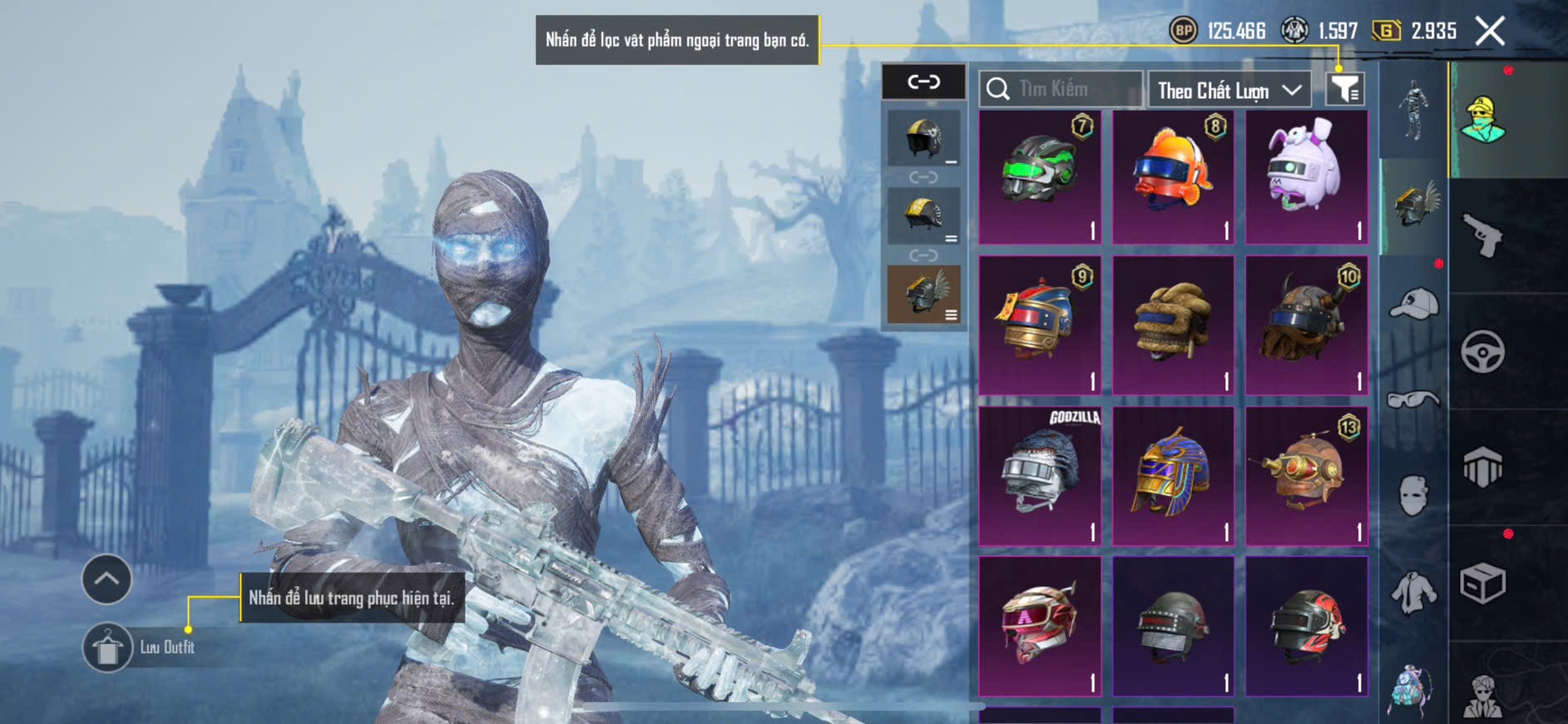Pick the purple bunny helmet skin
This screenshot has height=724, width=1568.
[1306, 176]
